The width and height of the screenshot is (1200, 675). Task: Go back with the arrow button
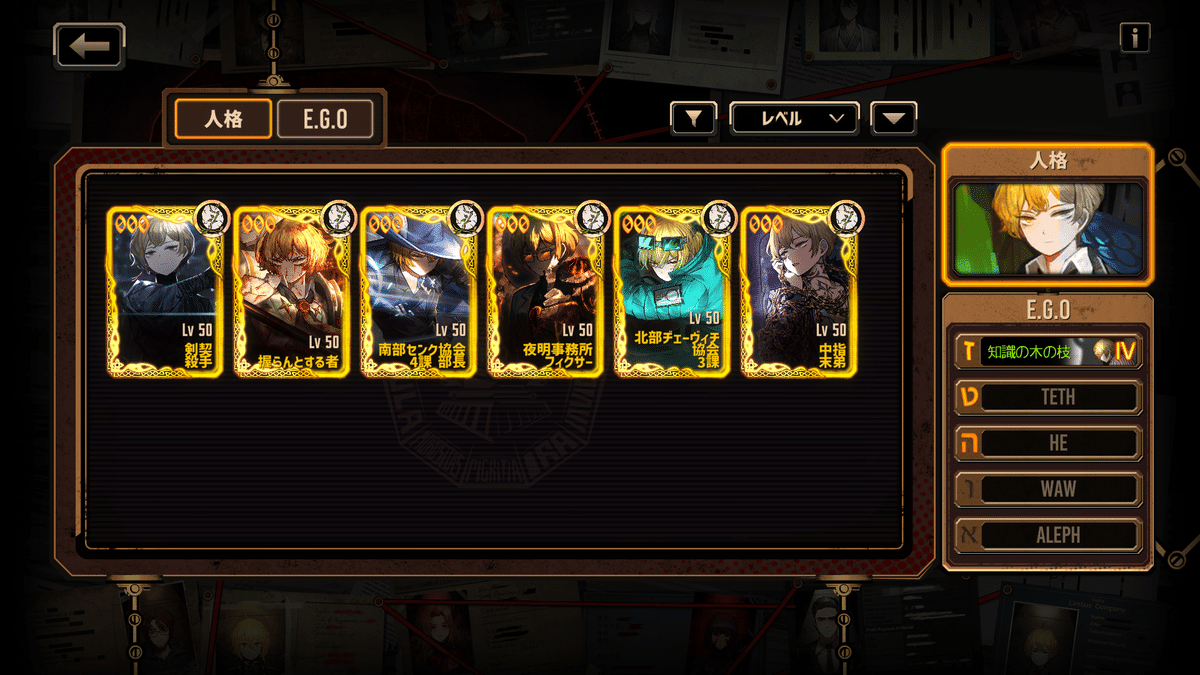(90, 46)
